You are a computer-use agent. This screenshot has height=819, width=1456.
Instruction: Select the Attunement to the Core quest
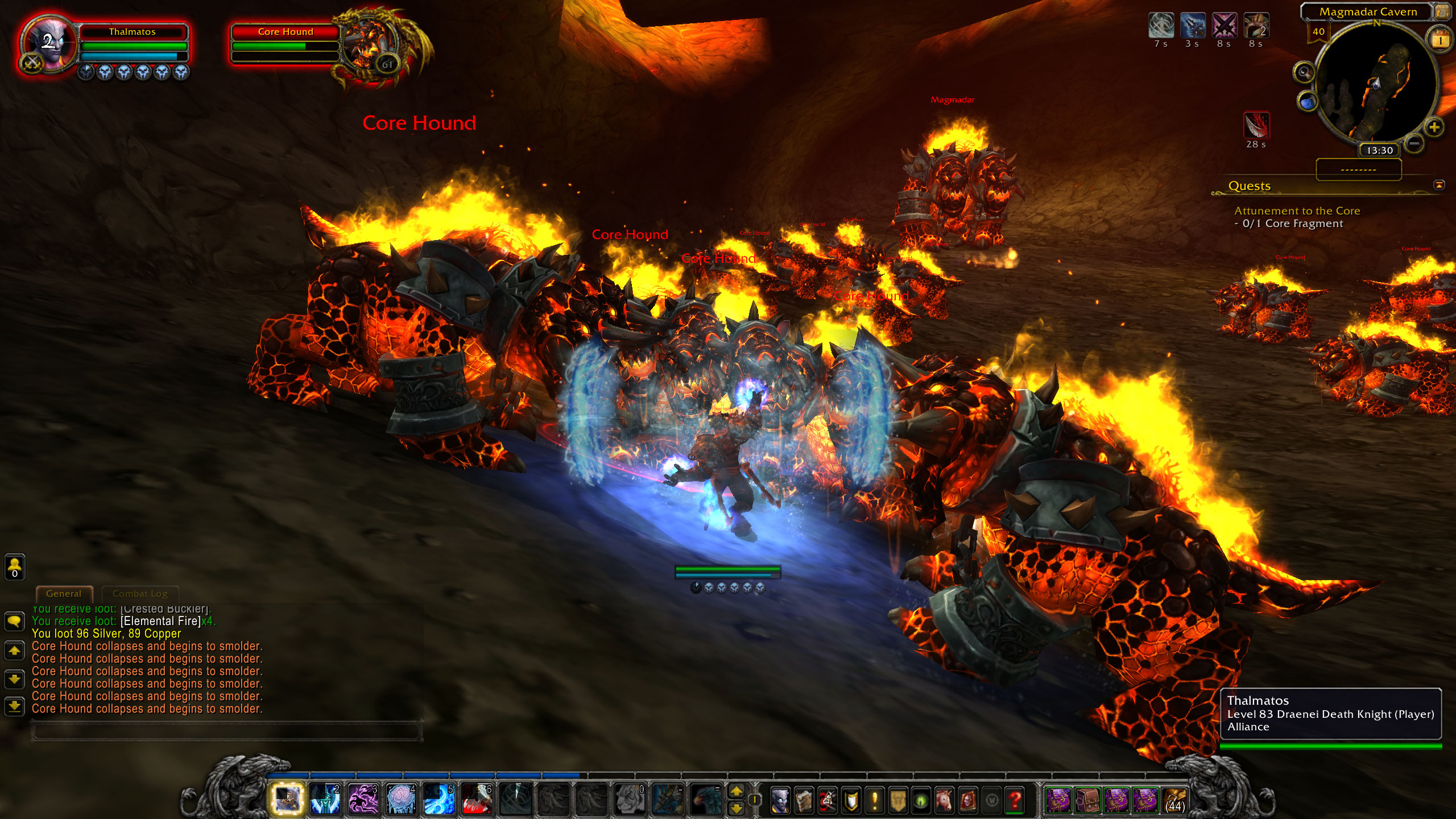pos(1297,210)
